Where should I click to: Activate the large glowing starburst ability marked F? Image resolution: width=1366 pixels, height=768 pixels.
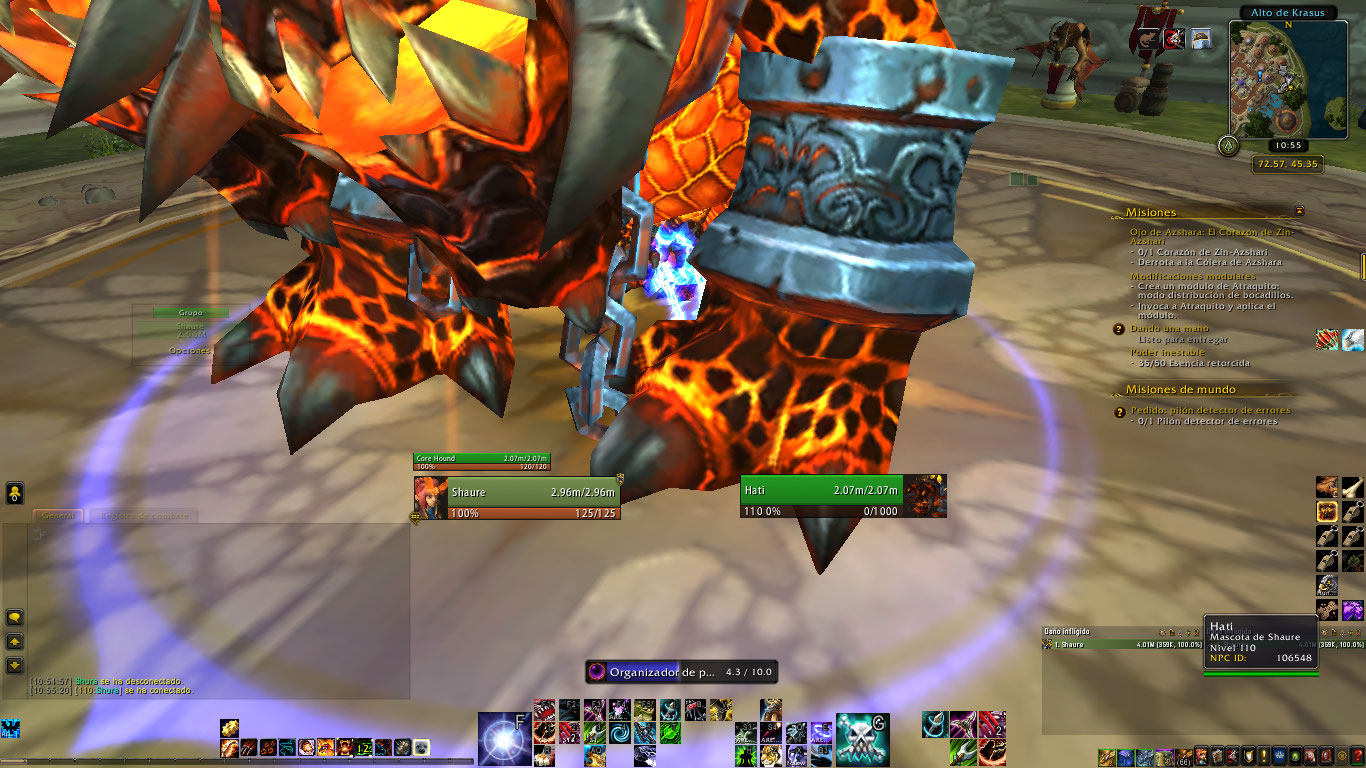503,738
